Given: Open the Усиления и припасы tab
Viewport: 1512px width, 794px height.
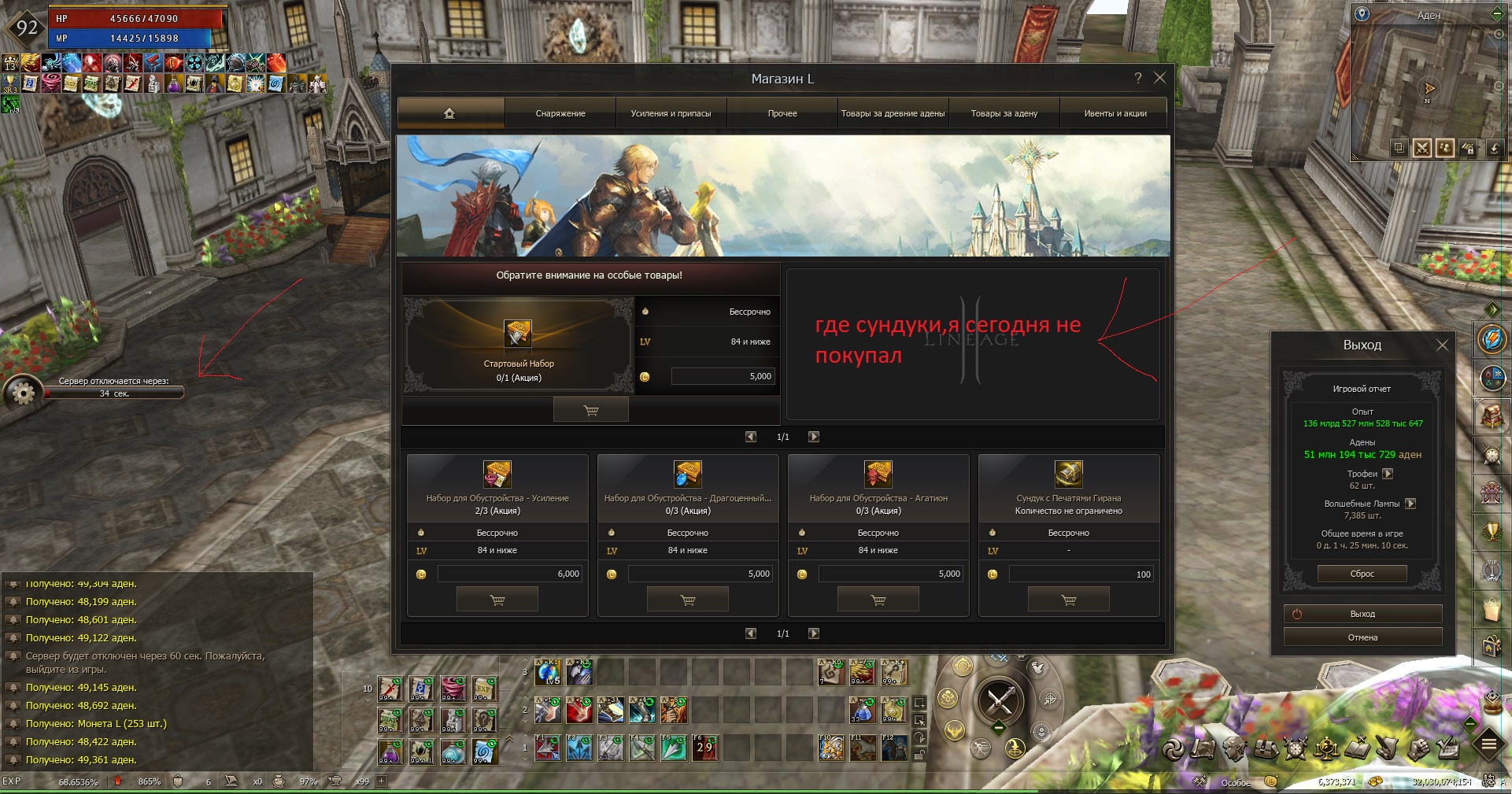Looking at the screenshot, I should coord(671,113).
